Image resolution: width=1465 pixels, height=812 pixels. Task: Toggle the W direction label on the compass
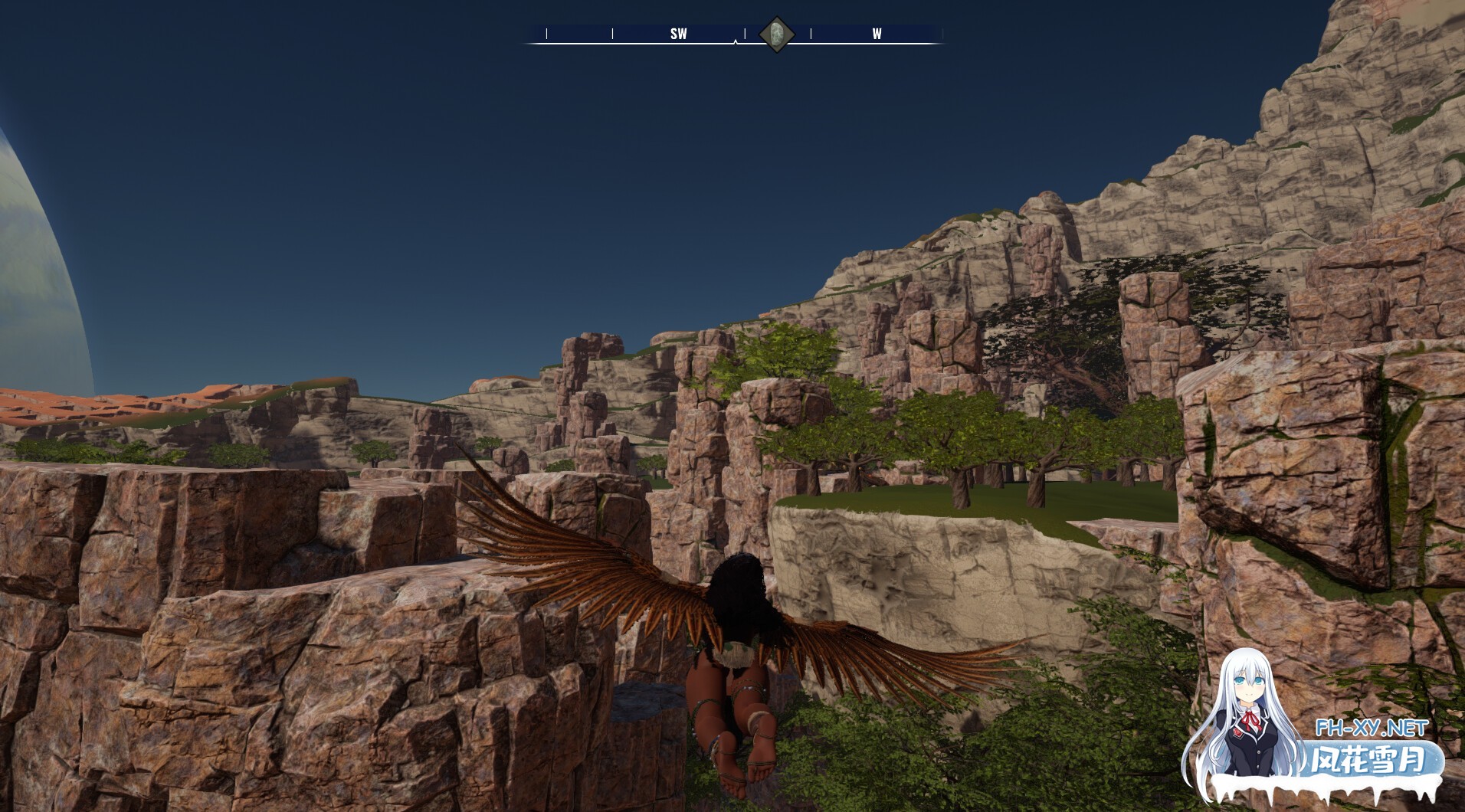click(876, 34)
